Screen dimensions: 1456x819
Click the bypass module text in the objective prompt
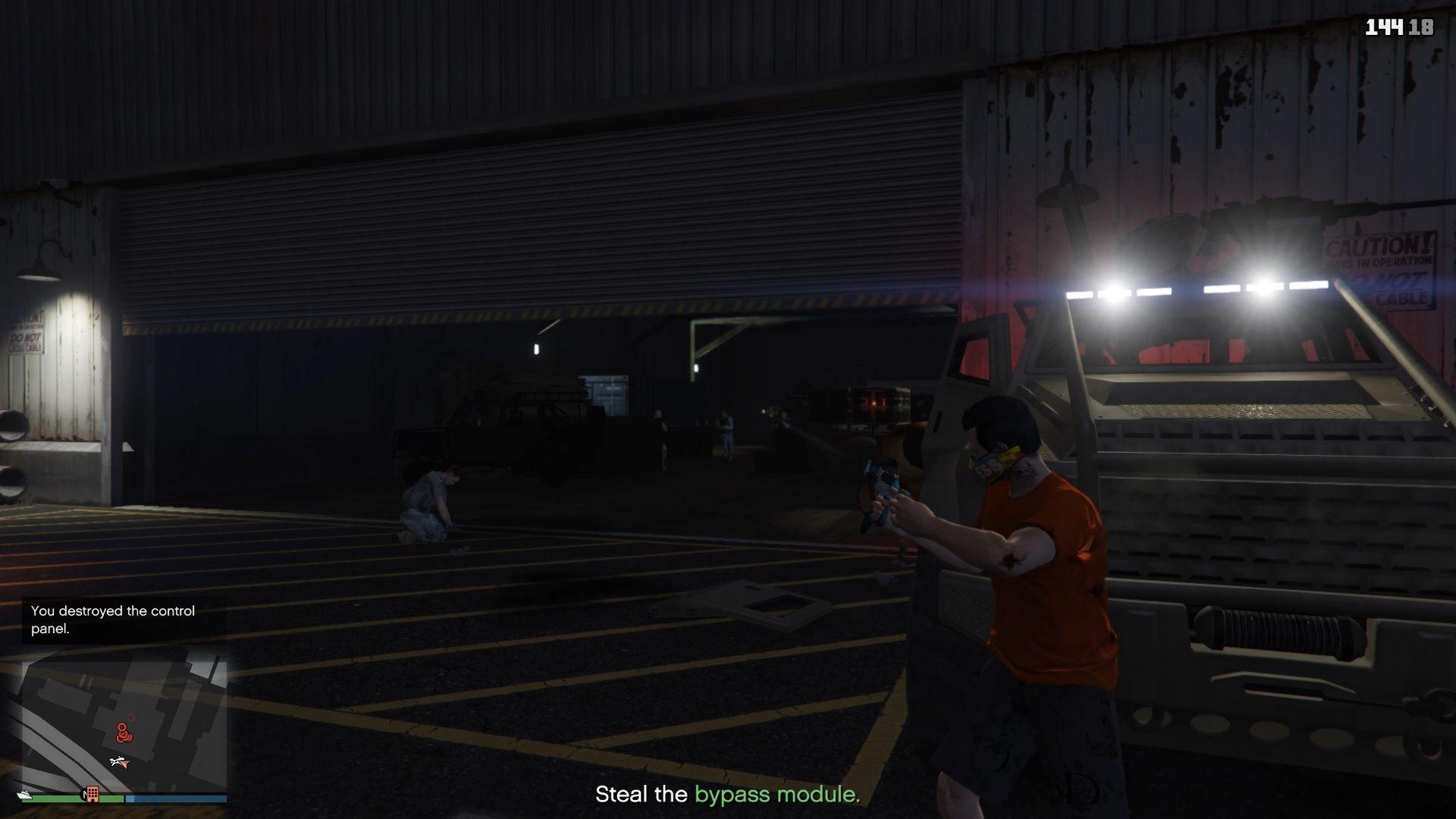775,795
